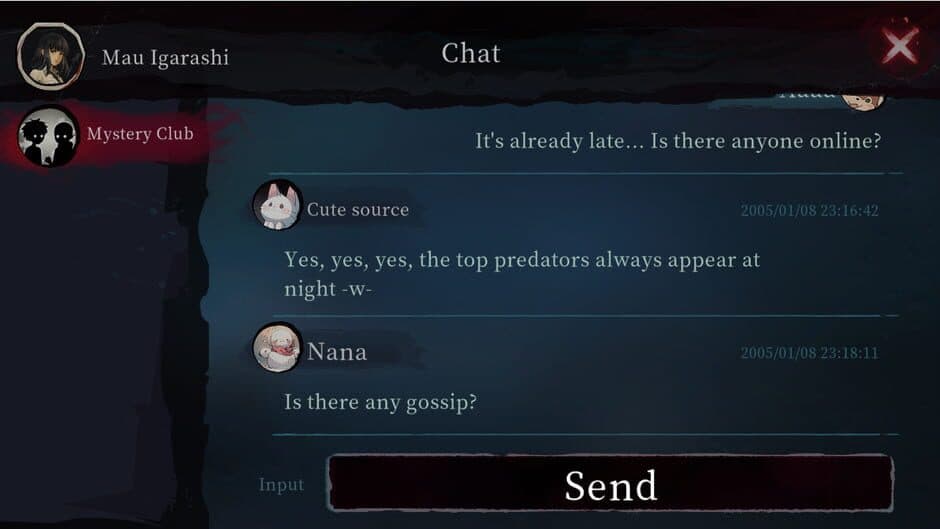The width and height of the screenshot is (940, 529).
Task: Open Mau Igarashi's chat conversation
Action: click(x=125, y=57)
